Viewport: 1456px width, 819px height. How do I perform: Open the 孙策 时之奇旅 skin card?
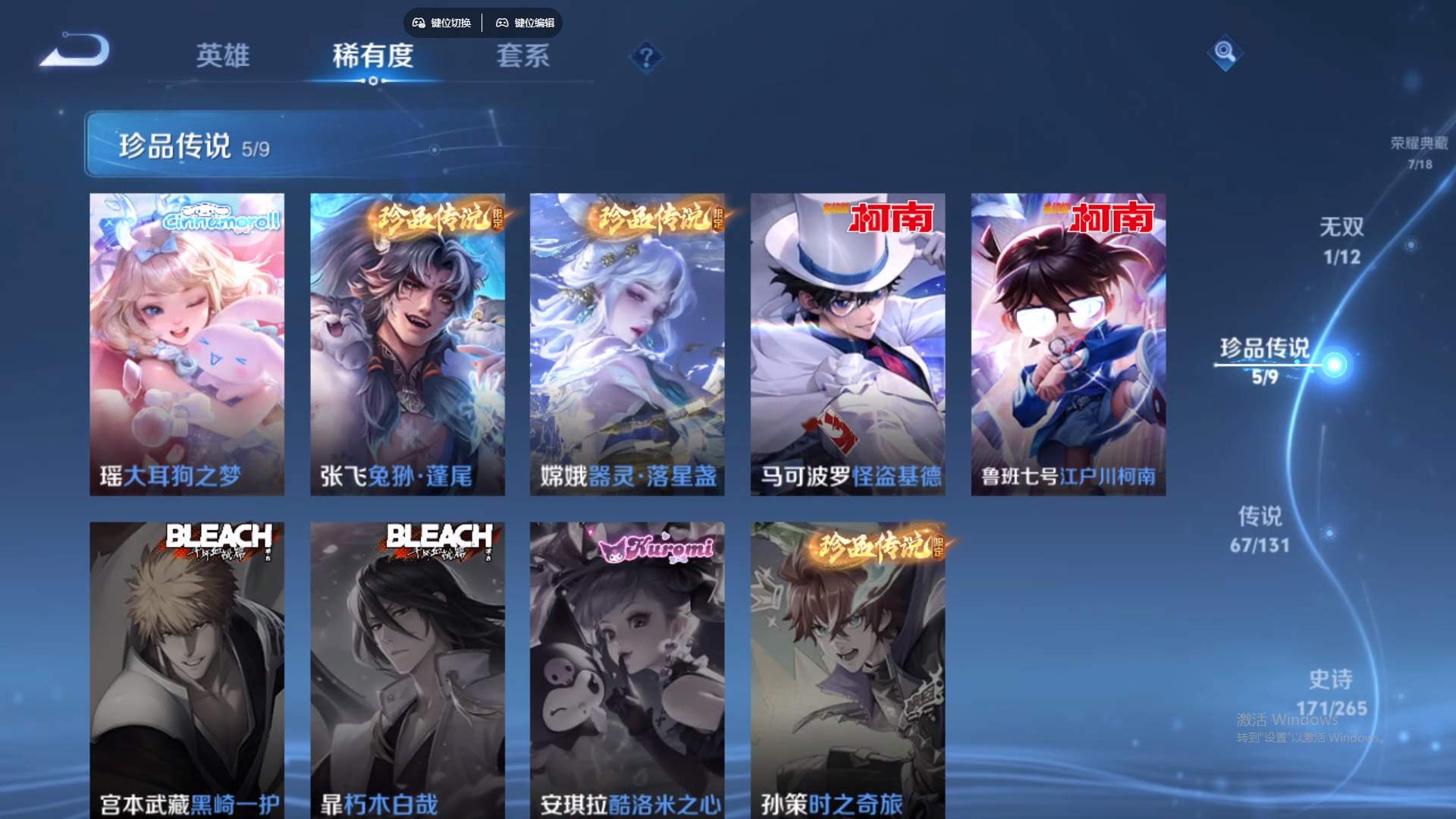(848, 667)
